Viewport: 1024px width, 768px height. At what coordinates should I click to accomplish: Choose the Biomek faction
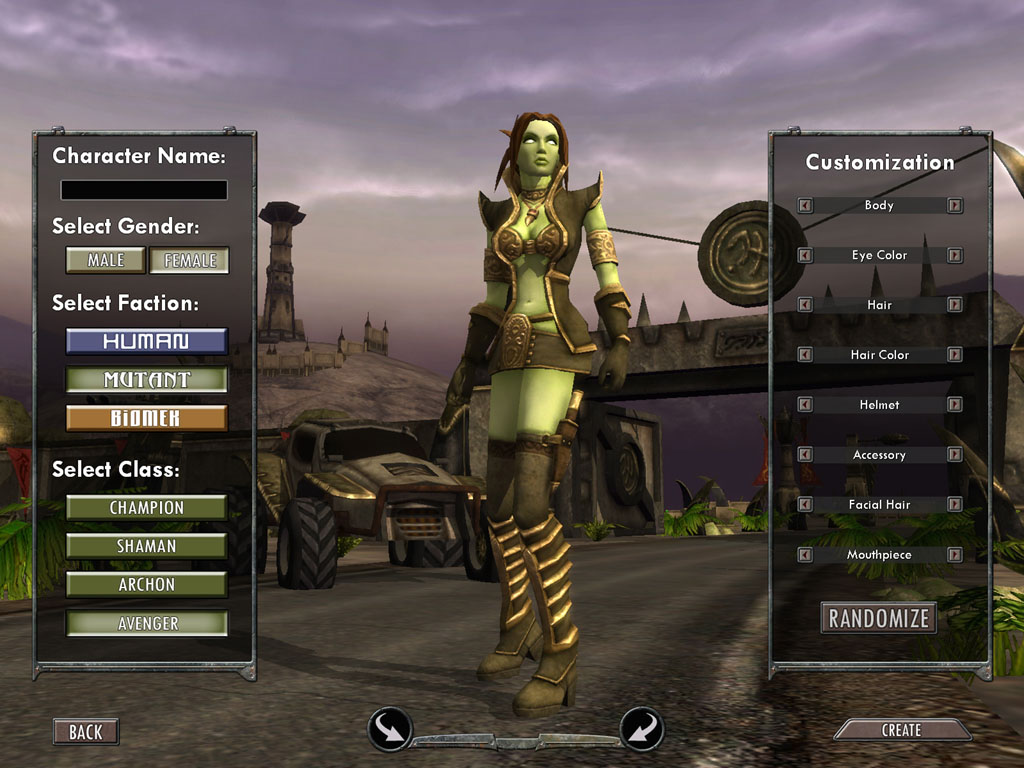(x=146, y=418)
